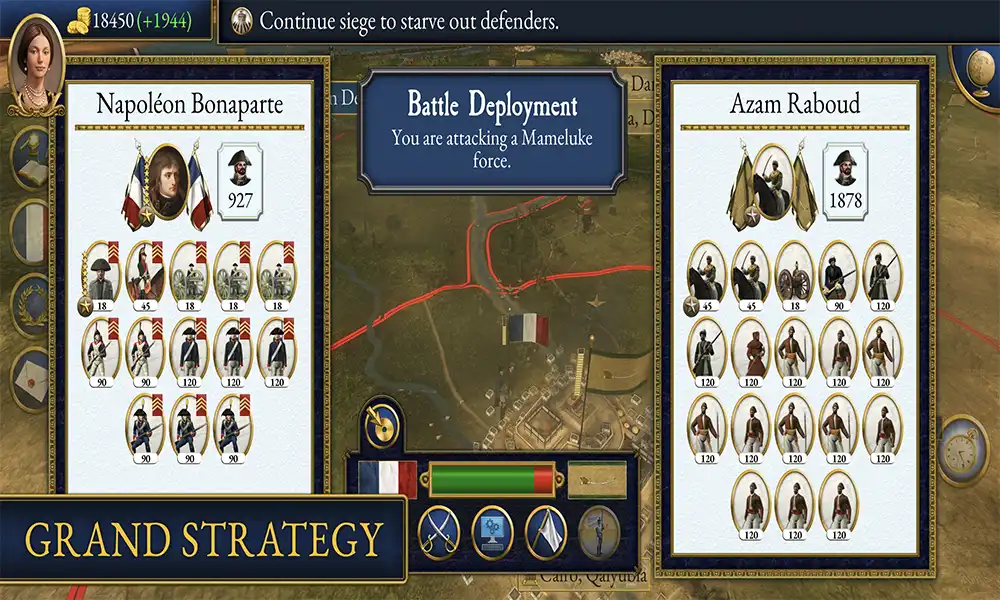Screen dimensions: 1000x600
Task: Click the greyed-out soldier with flag button
Action: point(597,527)
